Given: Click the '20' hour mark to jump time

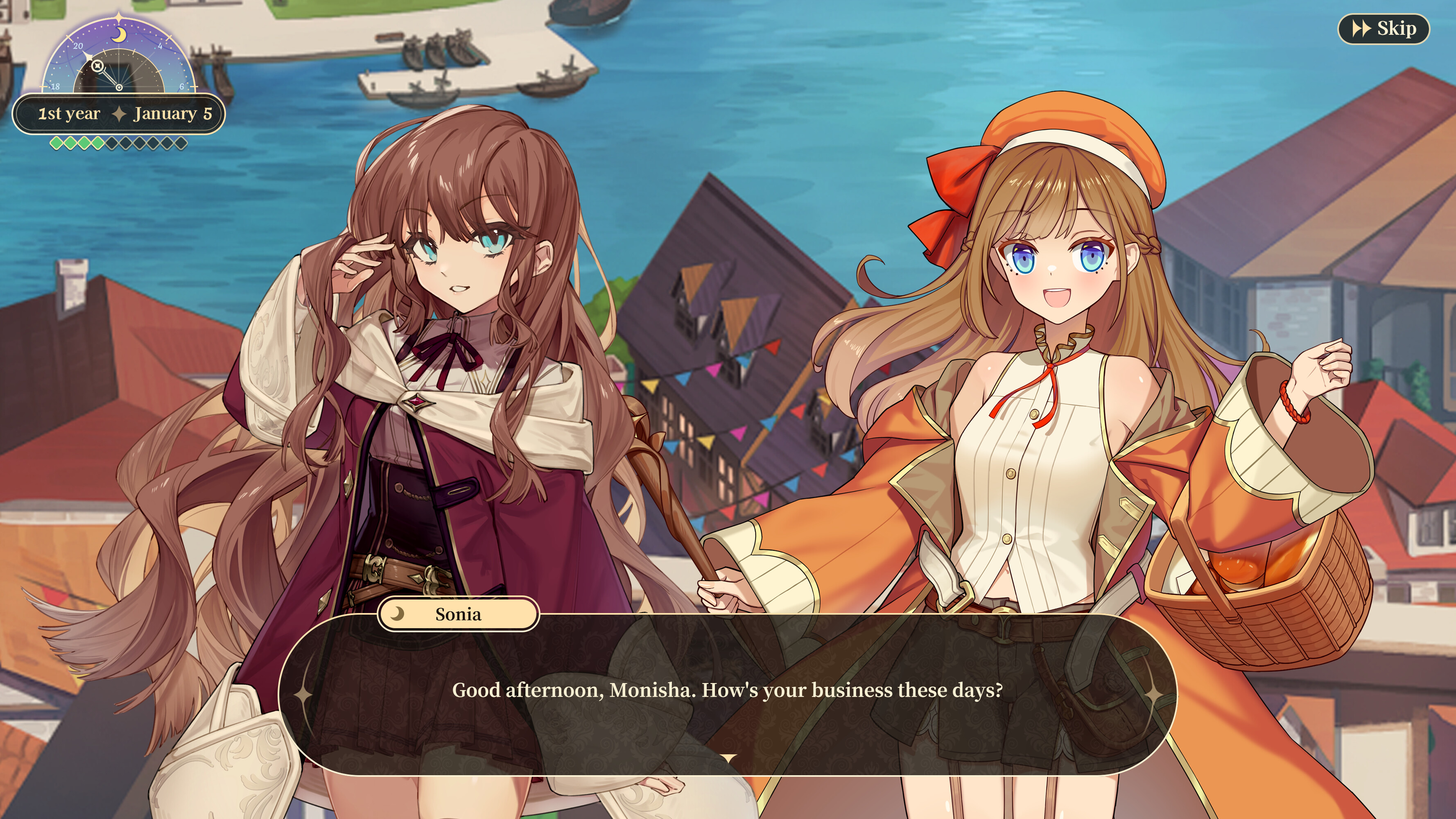Looking at the screenshot, I should click(x=79, y=46).
